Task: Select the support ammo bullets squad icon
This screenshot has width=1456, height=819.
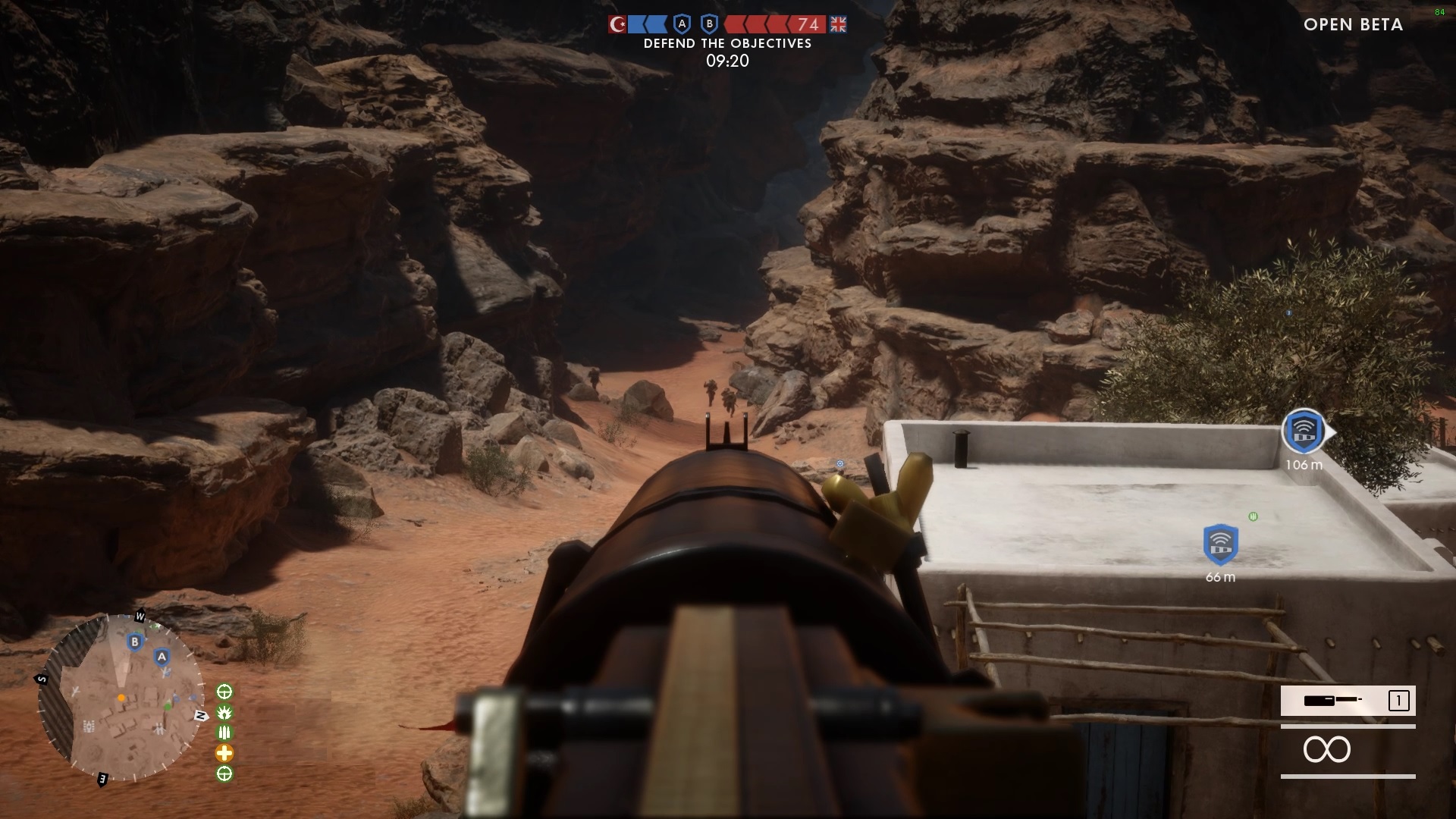Action: 224,733
